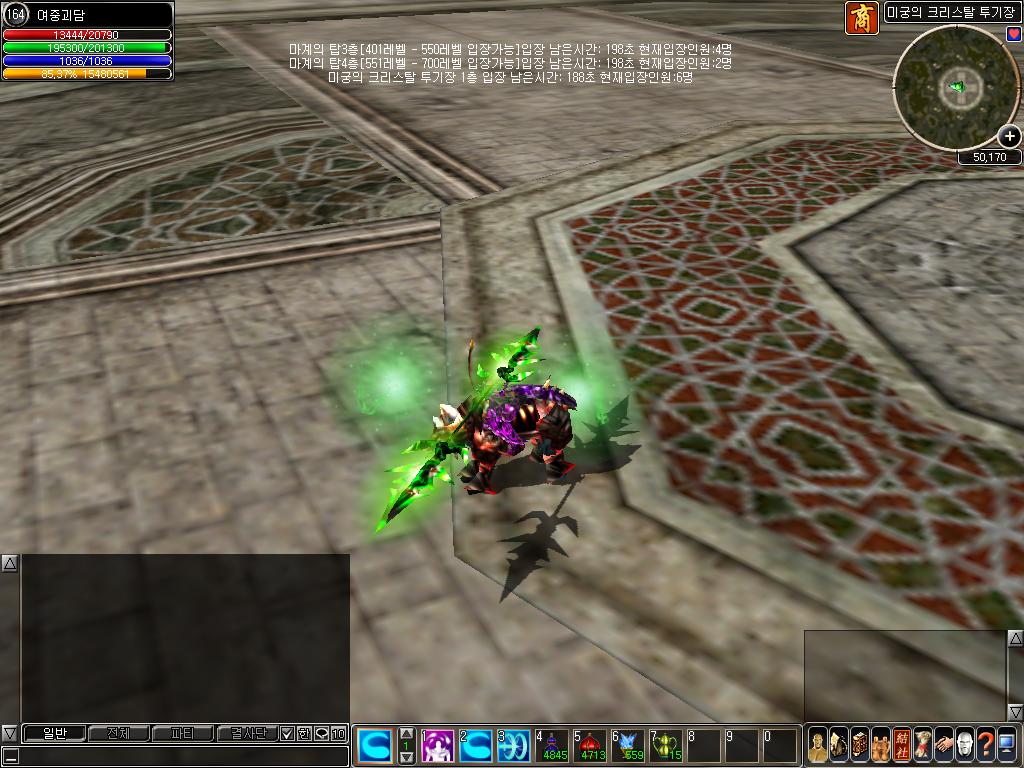
Task: Toggle the 한 language input button
Action: click(304, 734)
